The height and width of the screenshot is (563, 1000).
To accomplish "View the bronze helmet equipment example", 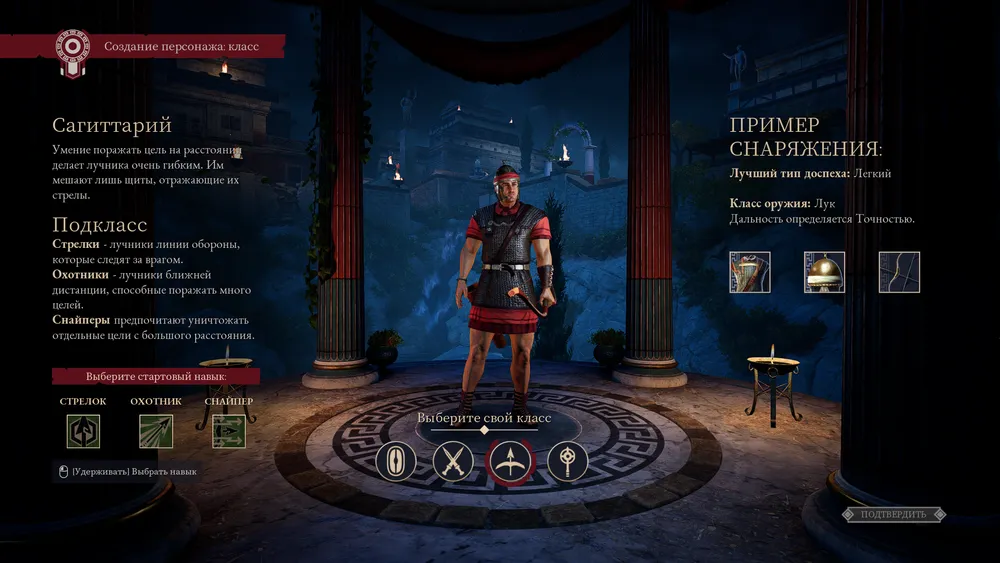I will pyautogui.click(x=824, y=272).
